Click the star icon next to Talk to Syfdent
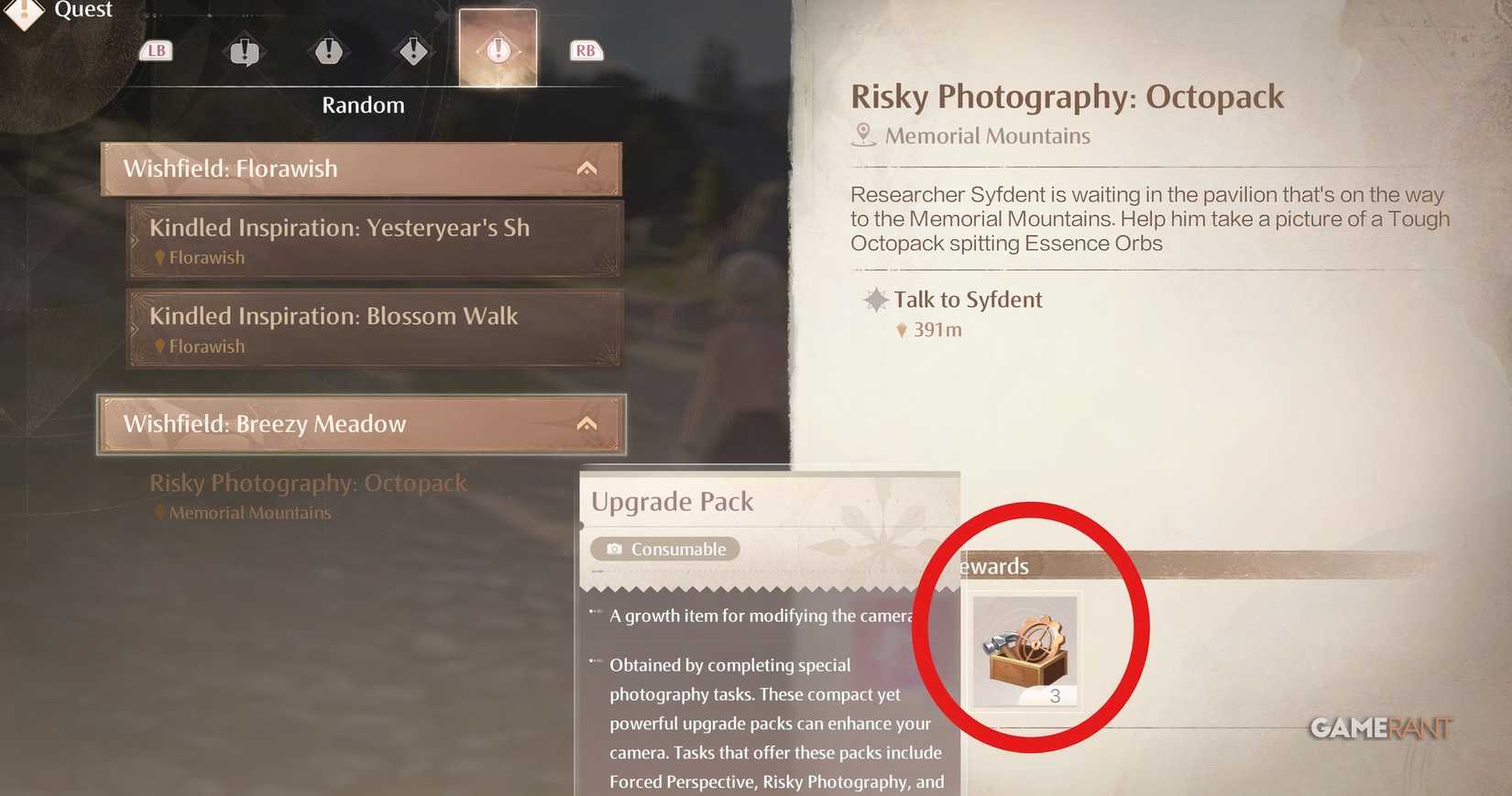 [x=877, y=299]
